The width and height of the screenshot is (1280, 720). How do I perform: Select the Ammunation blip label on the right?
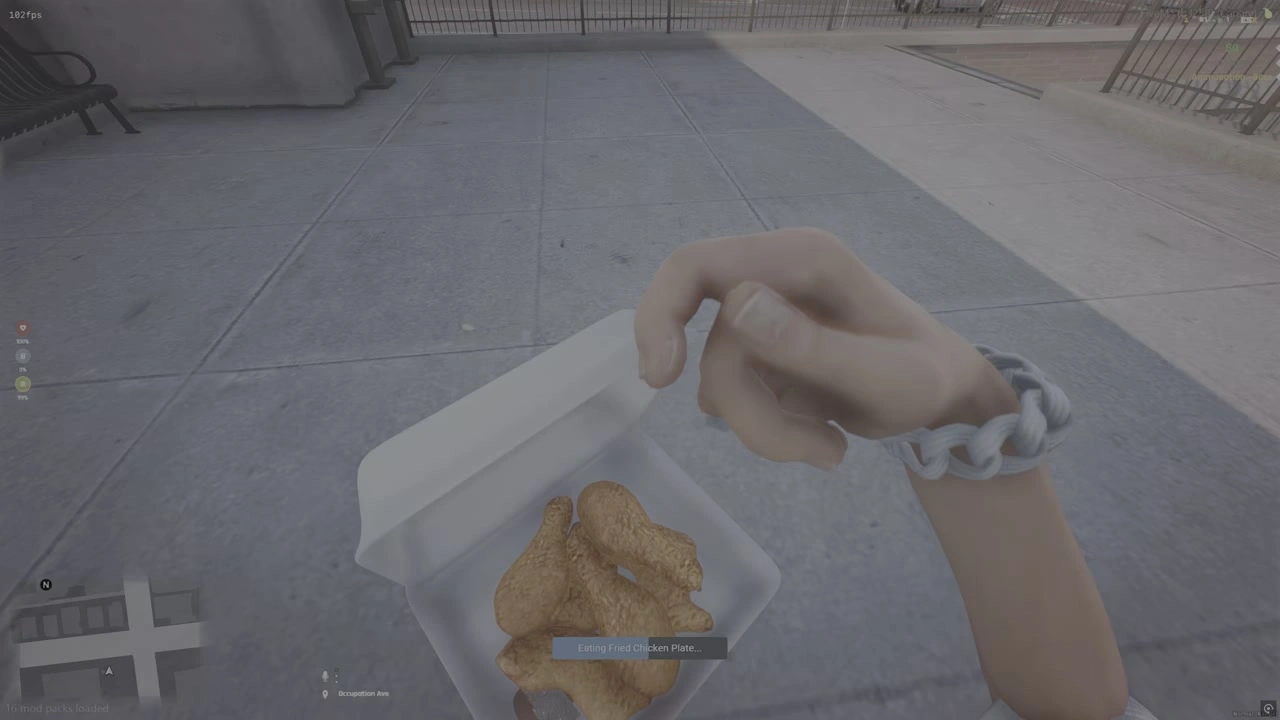pos(1230,77)
